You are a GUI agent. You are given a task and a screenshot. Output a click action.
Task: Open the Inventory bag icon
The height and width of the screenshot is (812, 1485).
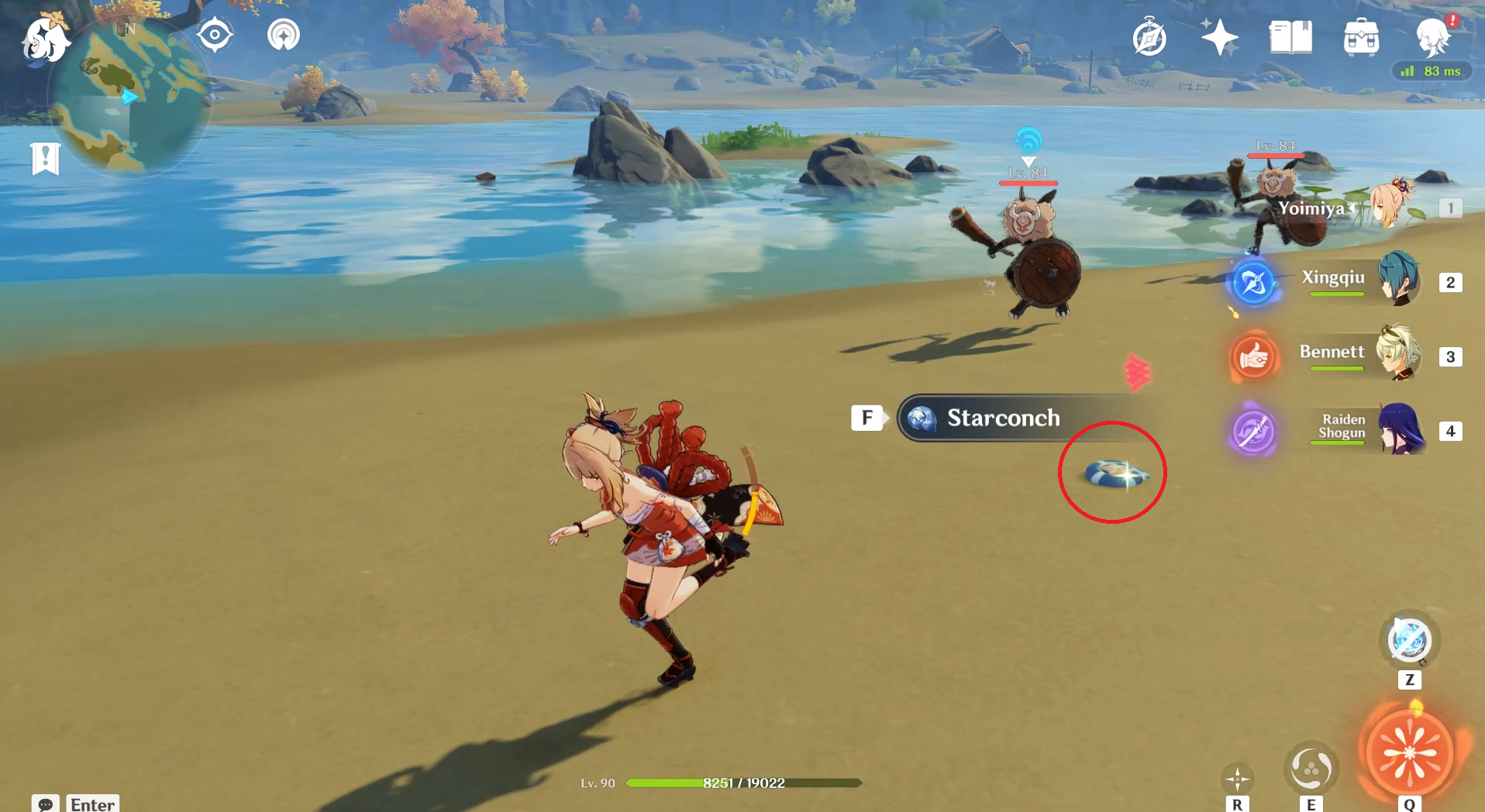pyautogui.click(x=1363, y=36)
